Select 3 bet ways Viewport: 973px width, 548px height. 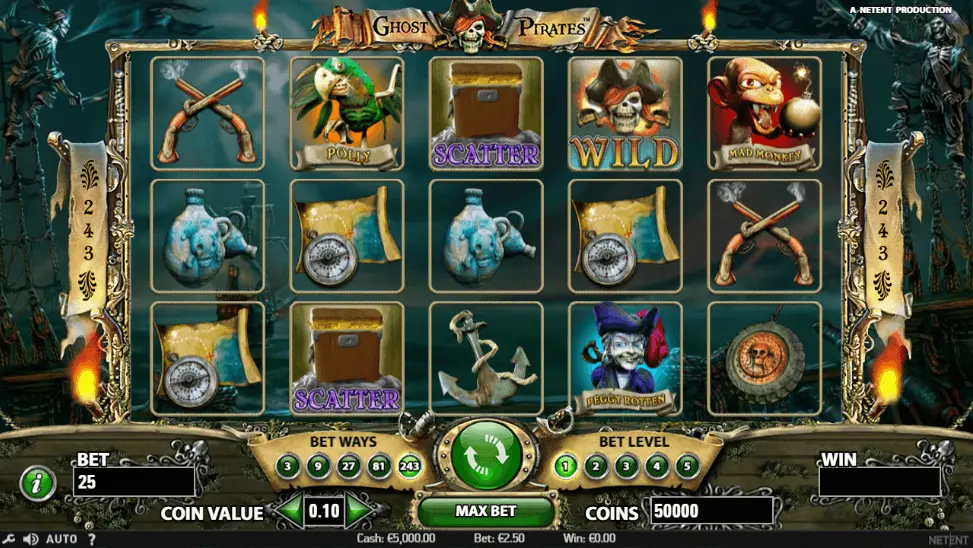pos(288,466)
